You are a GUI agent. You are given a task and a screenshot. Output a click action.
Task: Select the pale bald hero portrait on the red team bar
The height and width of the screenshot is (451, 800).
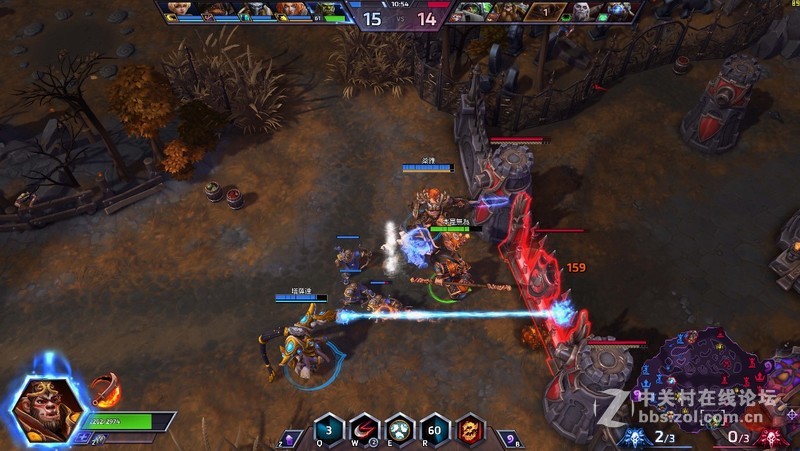pyautogui.click(x=582, y=11)
